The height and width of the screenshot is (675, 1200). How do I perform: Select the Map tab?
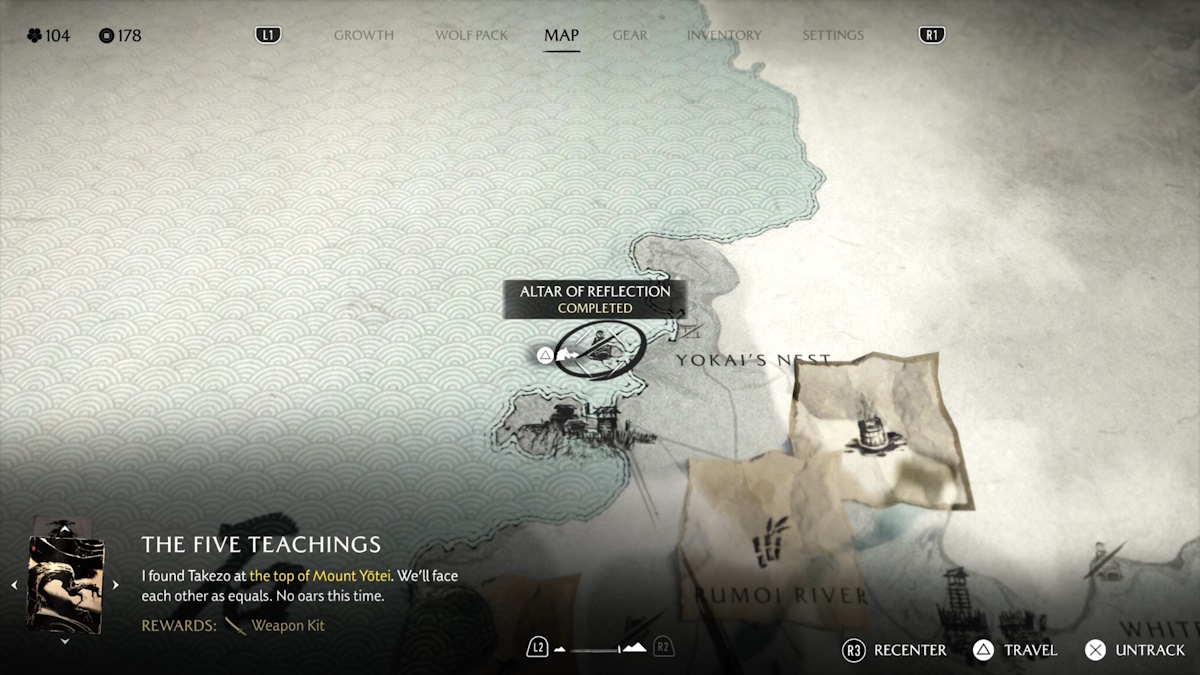click(x=561, y=35)
